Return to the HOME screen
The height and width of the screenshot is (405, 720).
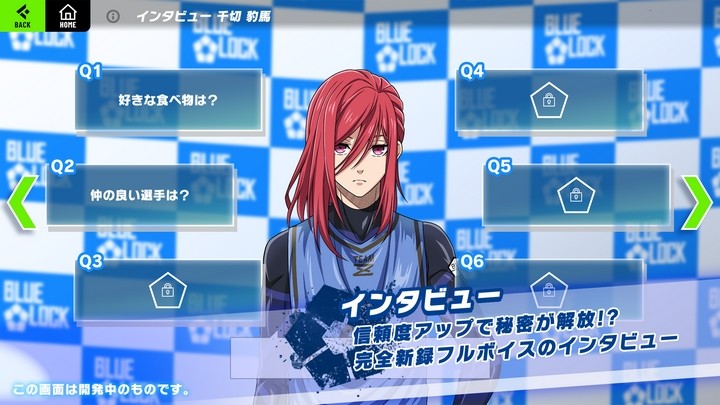(68, 16)
